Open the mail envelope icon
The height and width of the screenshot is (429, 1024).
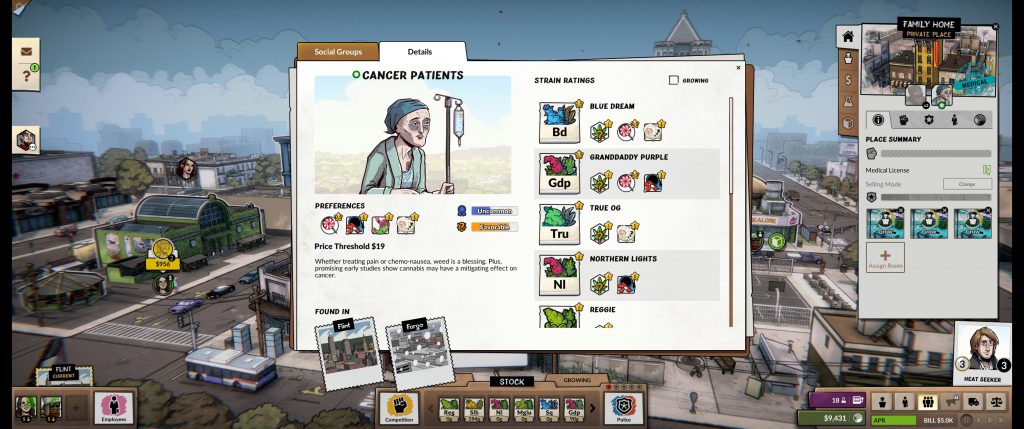pos(25,50)
